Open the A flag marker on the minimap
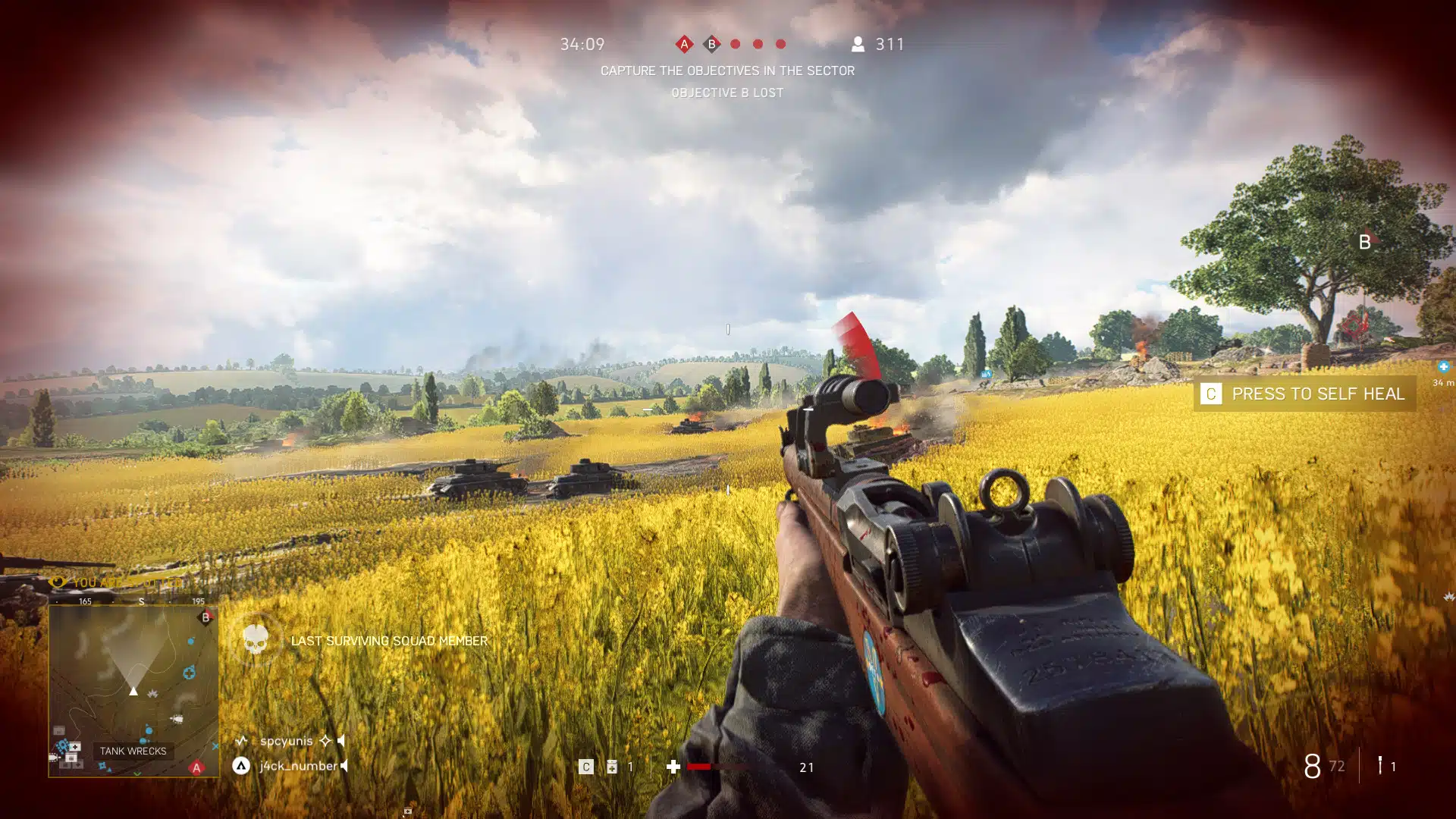The height and width of the screenshot is (819, 1456). point(196,768)
